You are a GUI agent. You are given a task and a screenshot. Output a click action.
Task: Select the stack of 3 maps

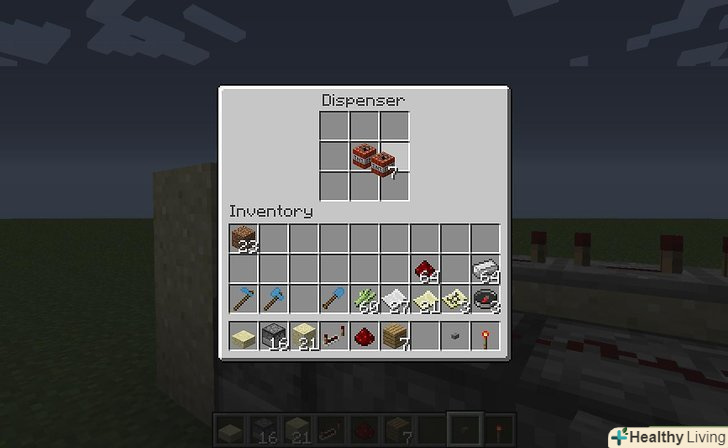[455, 299]
